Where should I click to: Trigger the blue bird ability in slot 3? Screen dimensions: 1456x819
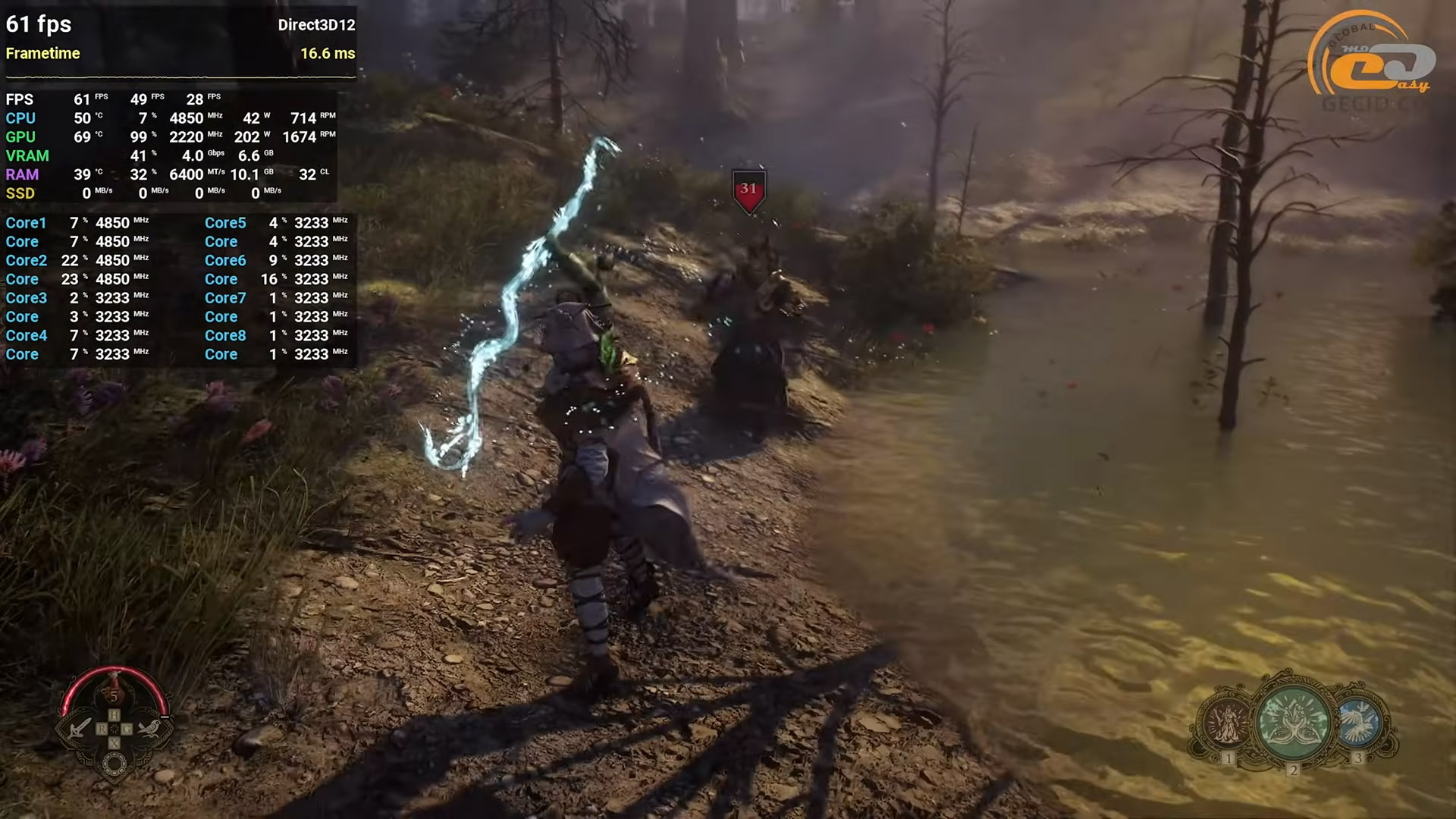[x=1357, y=721]
